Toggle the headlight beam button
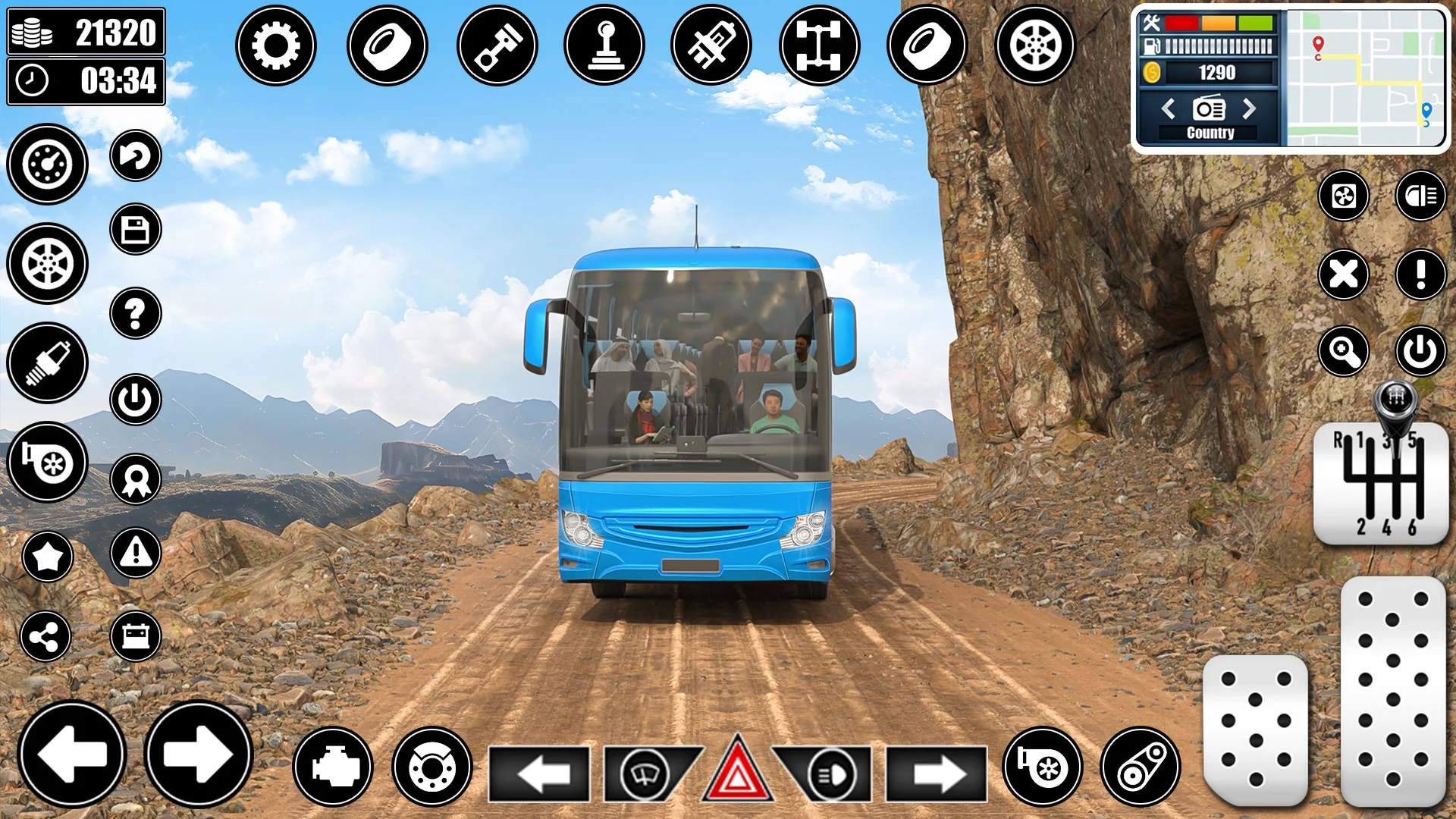Viewport: 1456px width, 819px height. (x=1421, y=196)
